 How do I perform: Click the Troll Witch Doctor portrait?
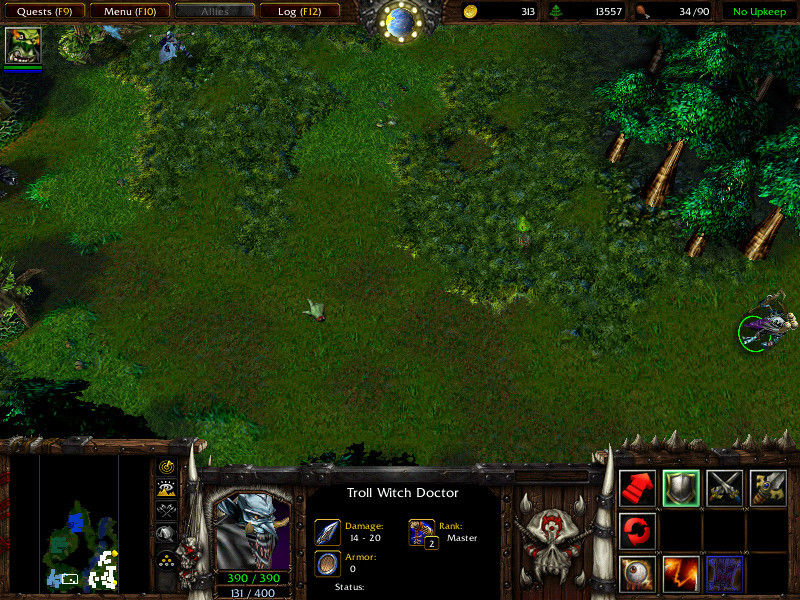tap(253, 530)
